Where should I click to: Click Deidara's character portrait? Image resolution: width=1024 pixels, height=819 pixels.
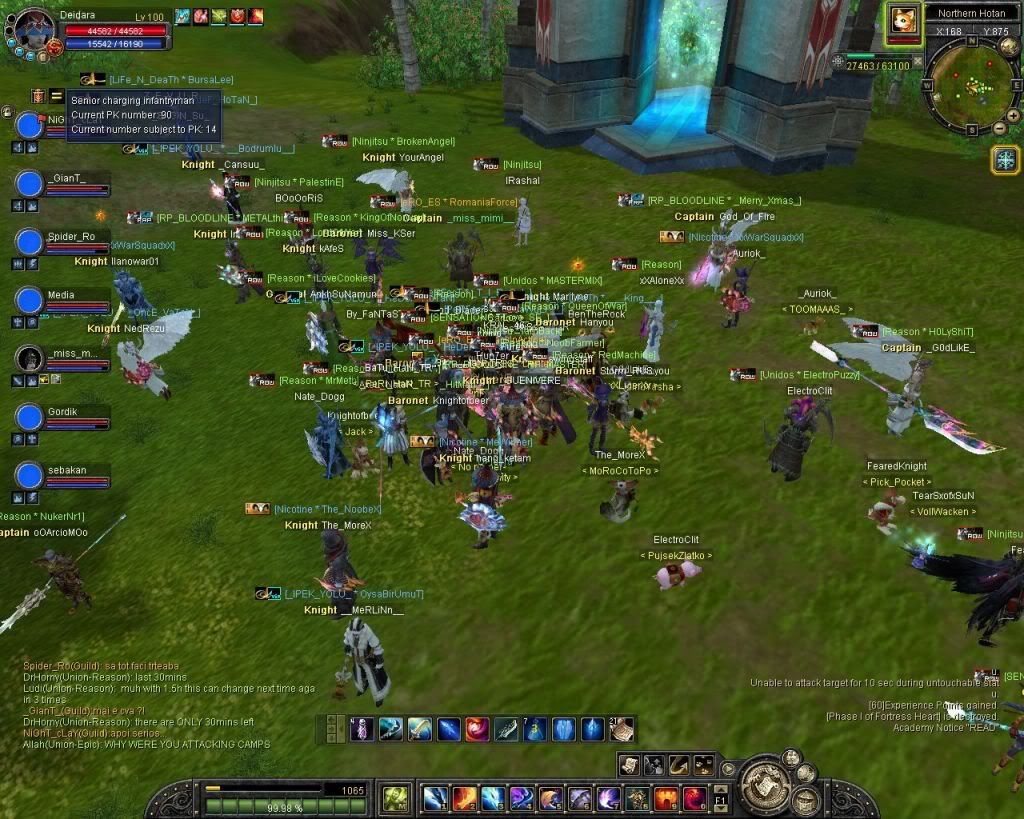(35, 29)
